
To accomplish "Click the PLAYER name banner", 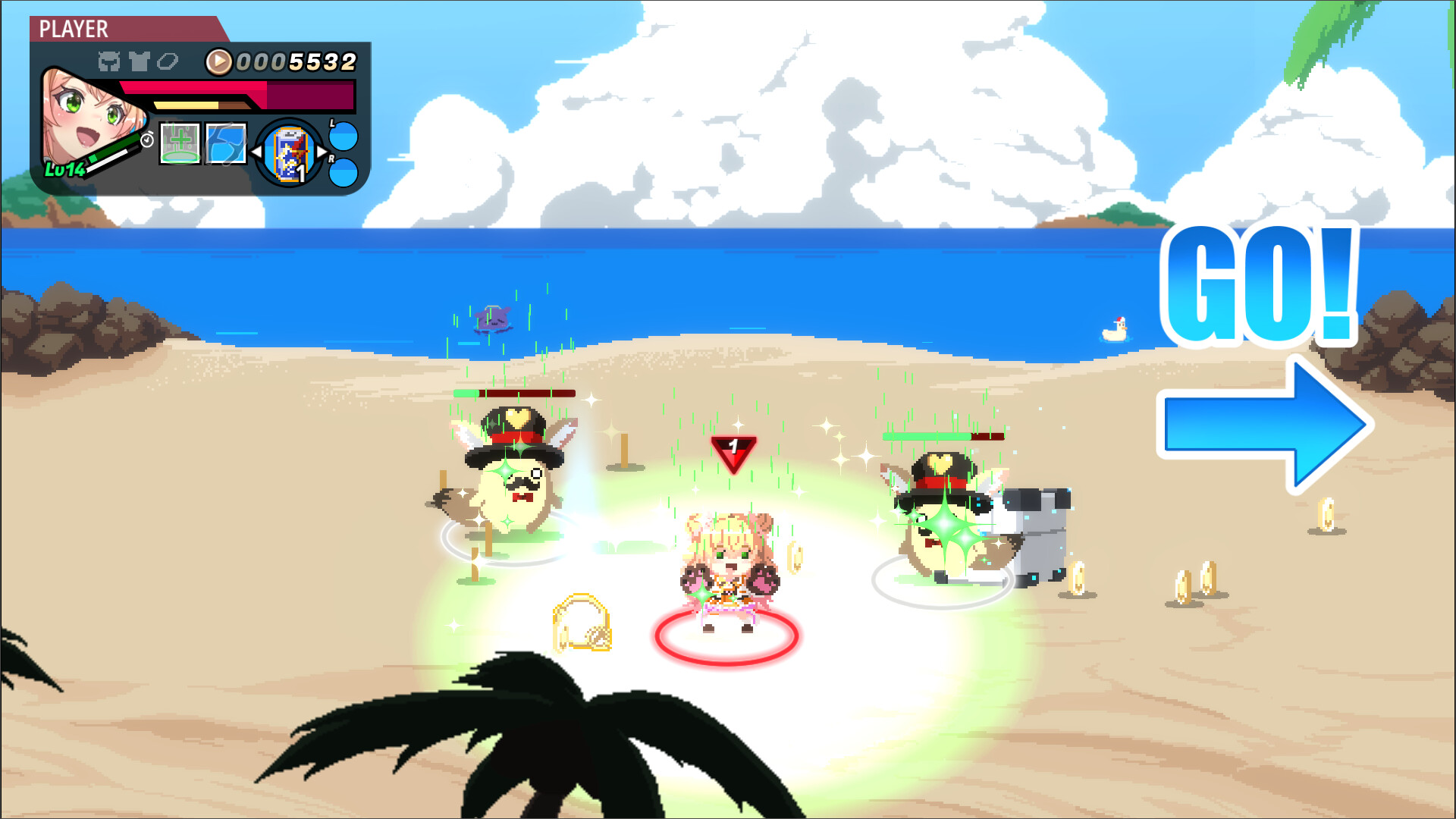I will [x=74, y=28].
